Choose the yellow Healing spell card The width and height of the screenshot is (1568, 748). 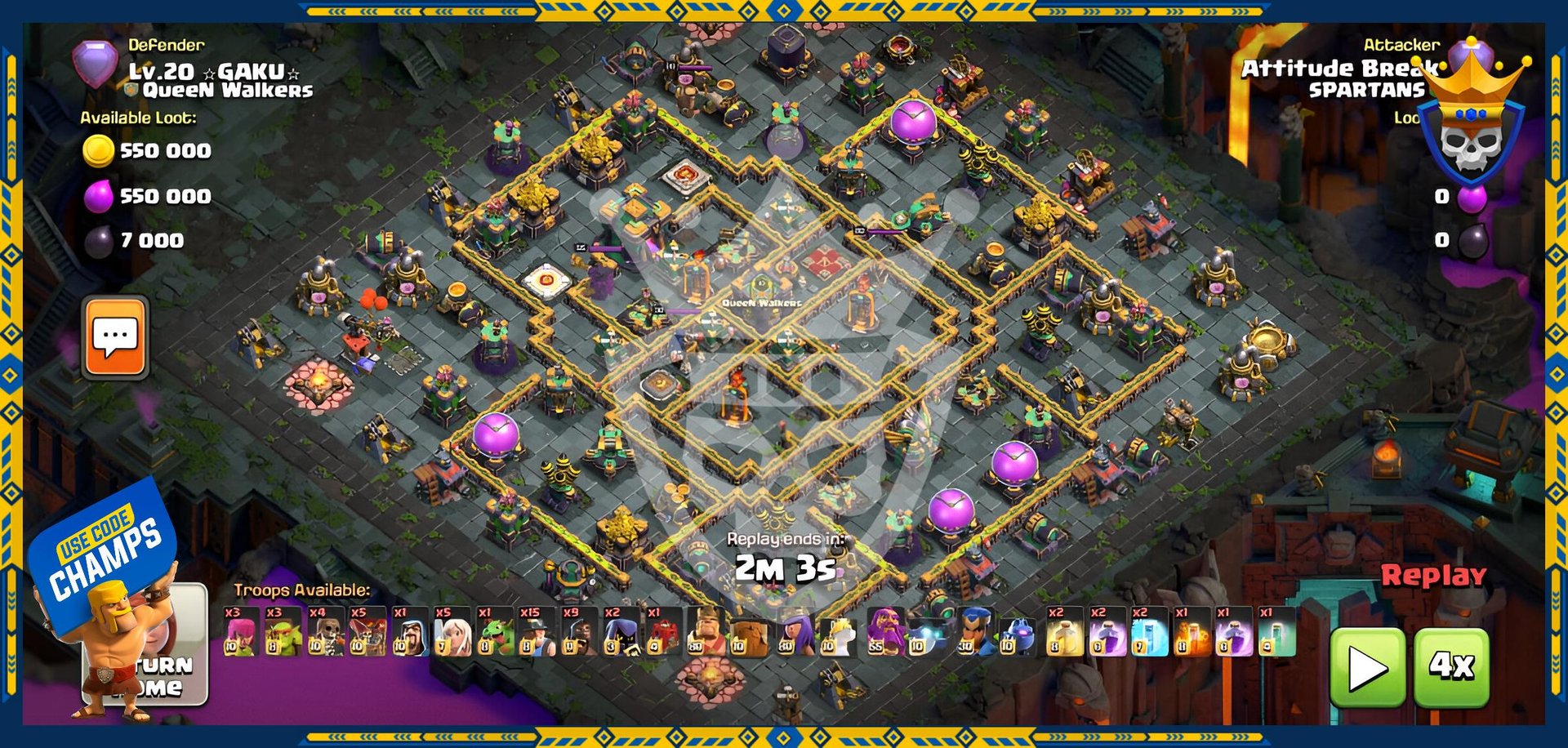[x=1064, y=632]
